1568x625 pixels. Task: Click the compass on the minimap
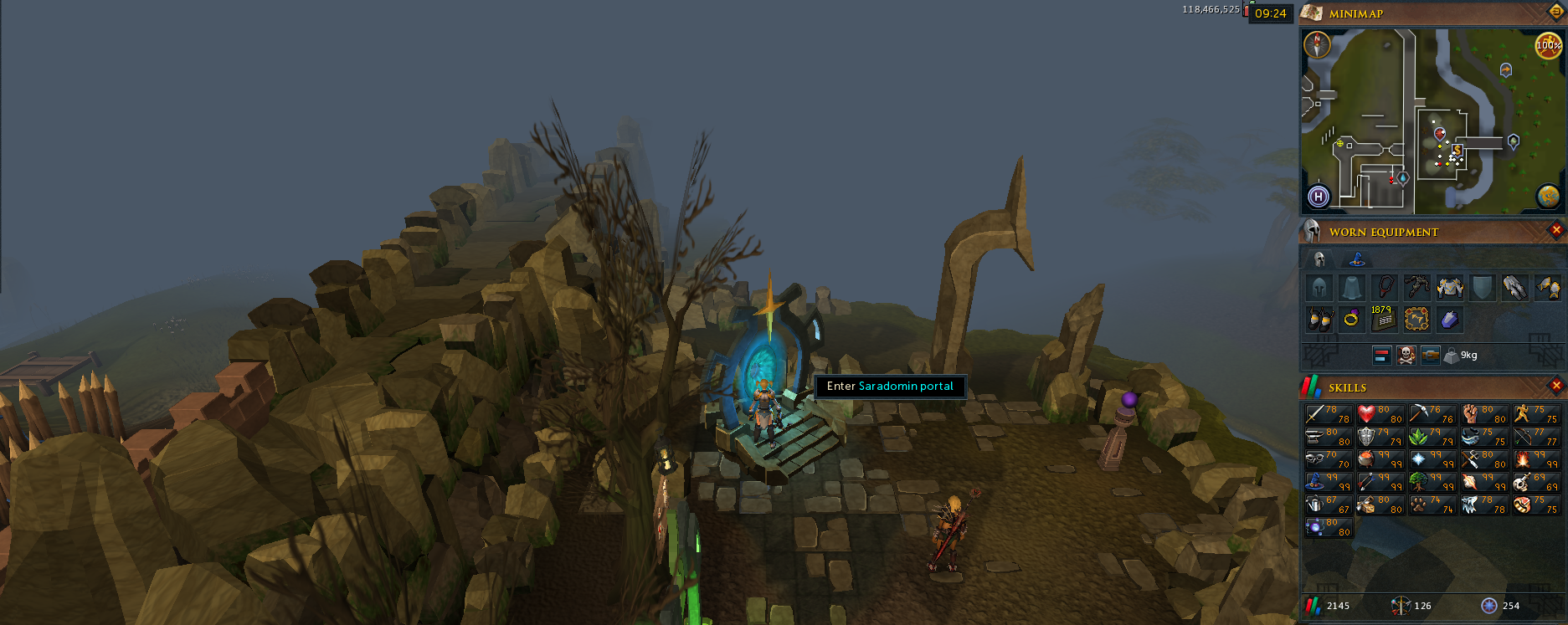pyautogui.click(x=1318, y=44)
